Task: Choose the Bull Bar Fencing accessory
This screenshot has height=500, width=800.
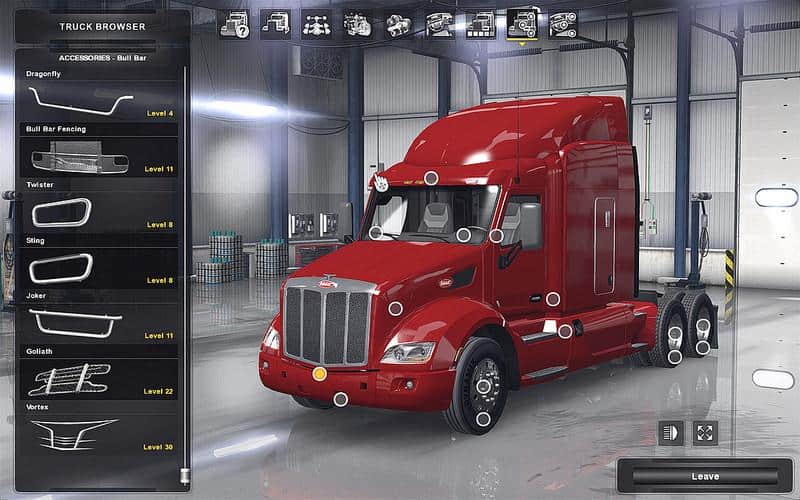Action: coord(100,157)
